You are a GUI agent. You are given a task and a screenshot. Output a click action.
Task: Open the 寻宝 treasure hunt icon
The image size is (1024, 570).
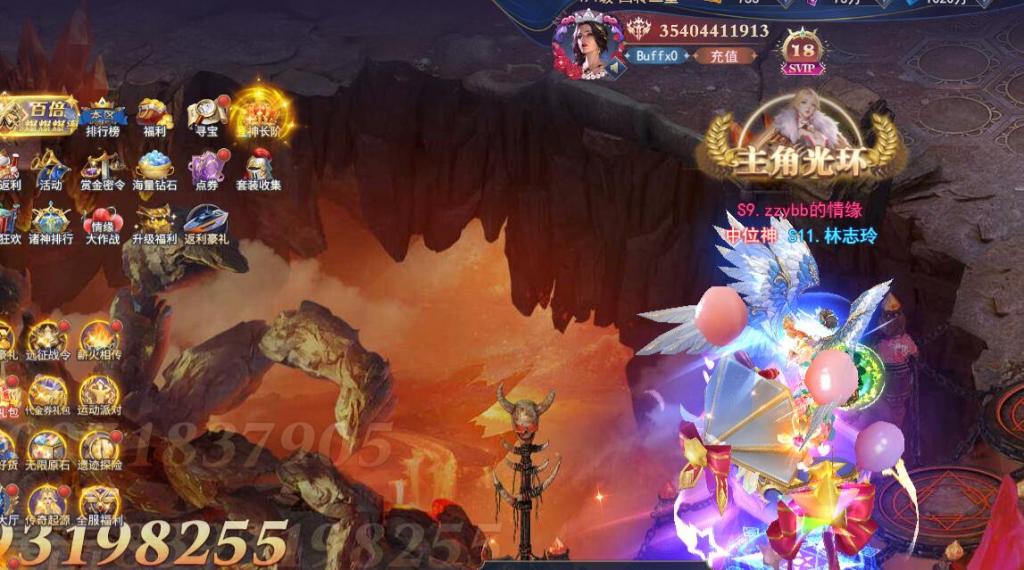(x=207, y=115)
